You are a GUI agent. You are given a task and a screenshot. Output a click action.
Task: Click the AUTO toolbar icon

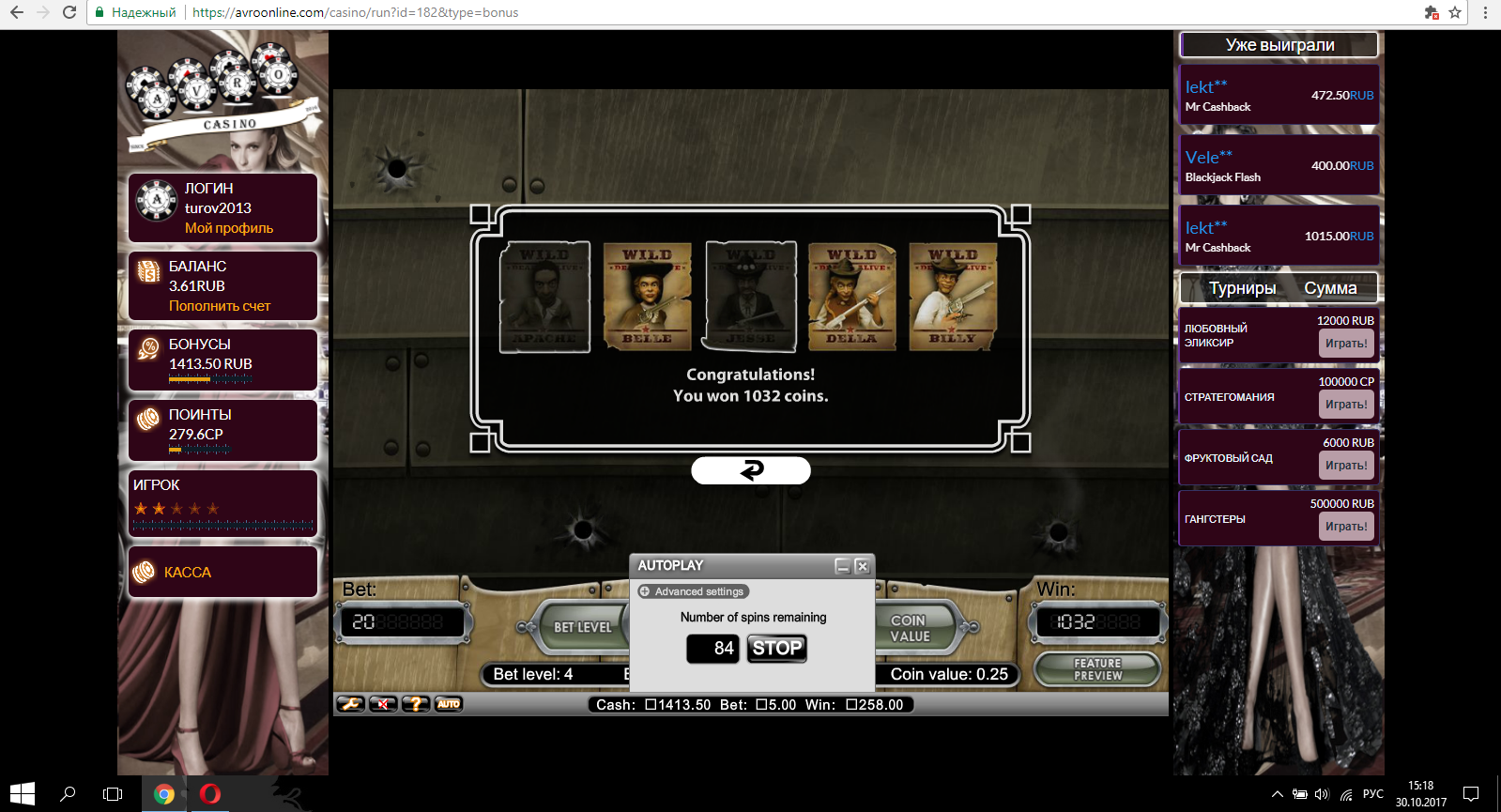click(449, 704)
